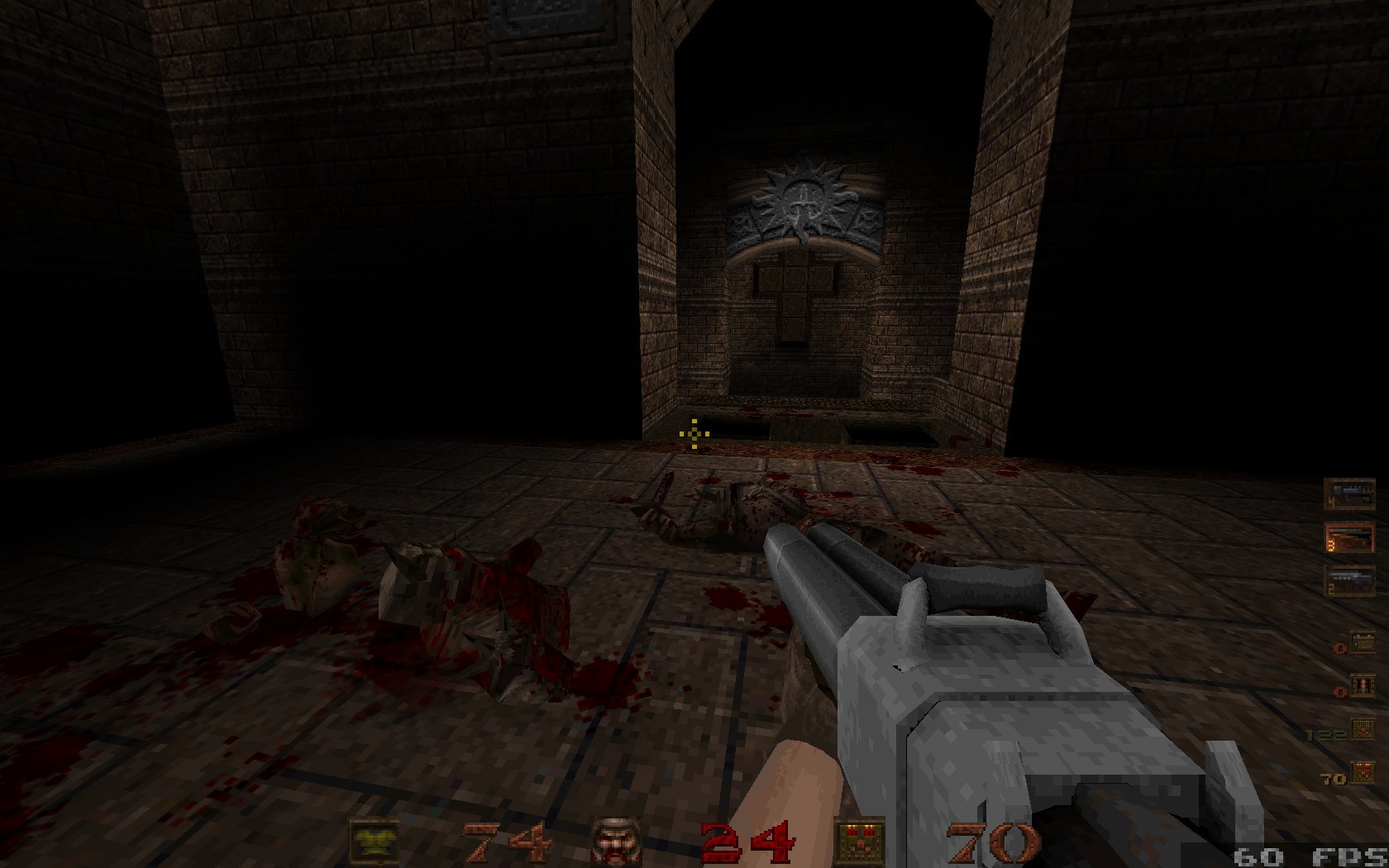Image resolution: width=1389 pixels, height=868 pixels.
Task: Click the nails ammo icon in the sidebar
Action: click(x=1362, y=686)
